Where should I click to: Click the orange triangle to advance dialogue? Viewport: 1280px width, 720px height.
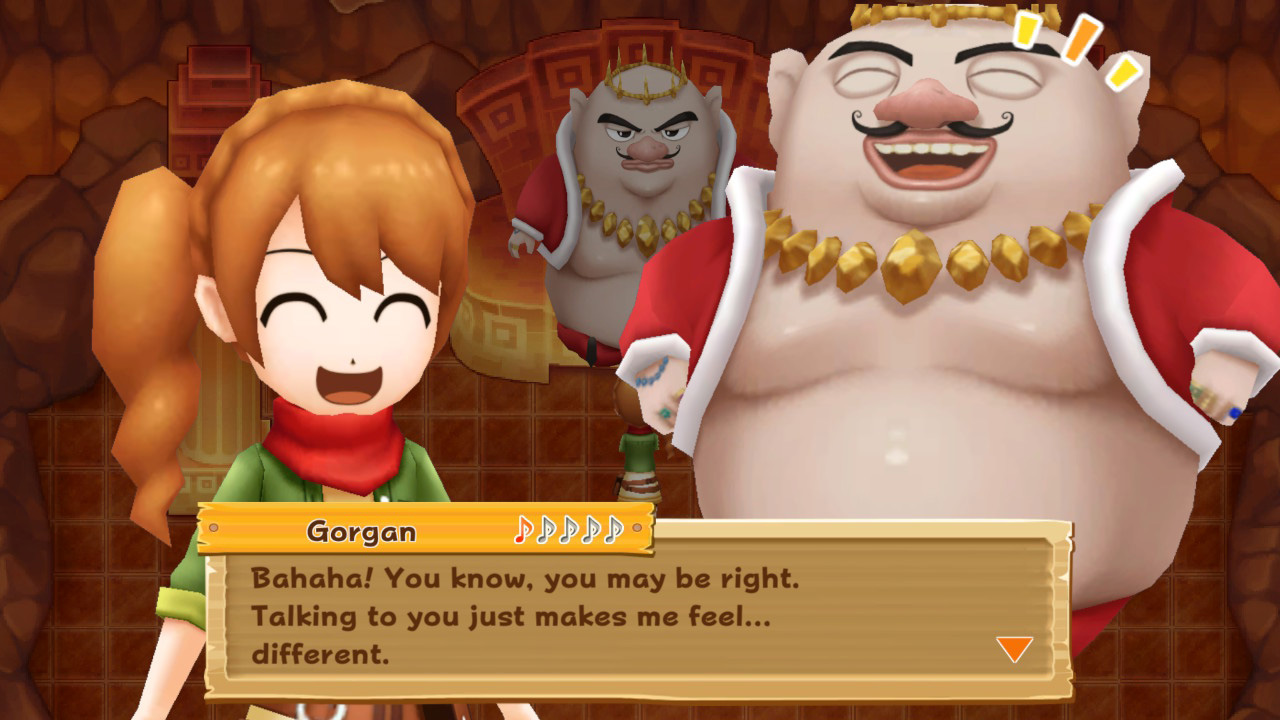[x=1014, y=650]
